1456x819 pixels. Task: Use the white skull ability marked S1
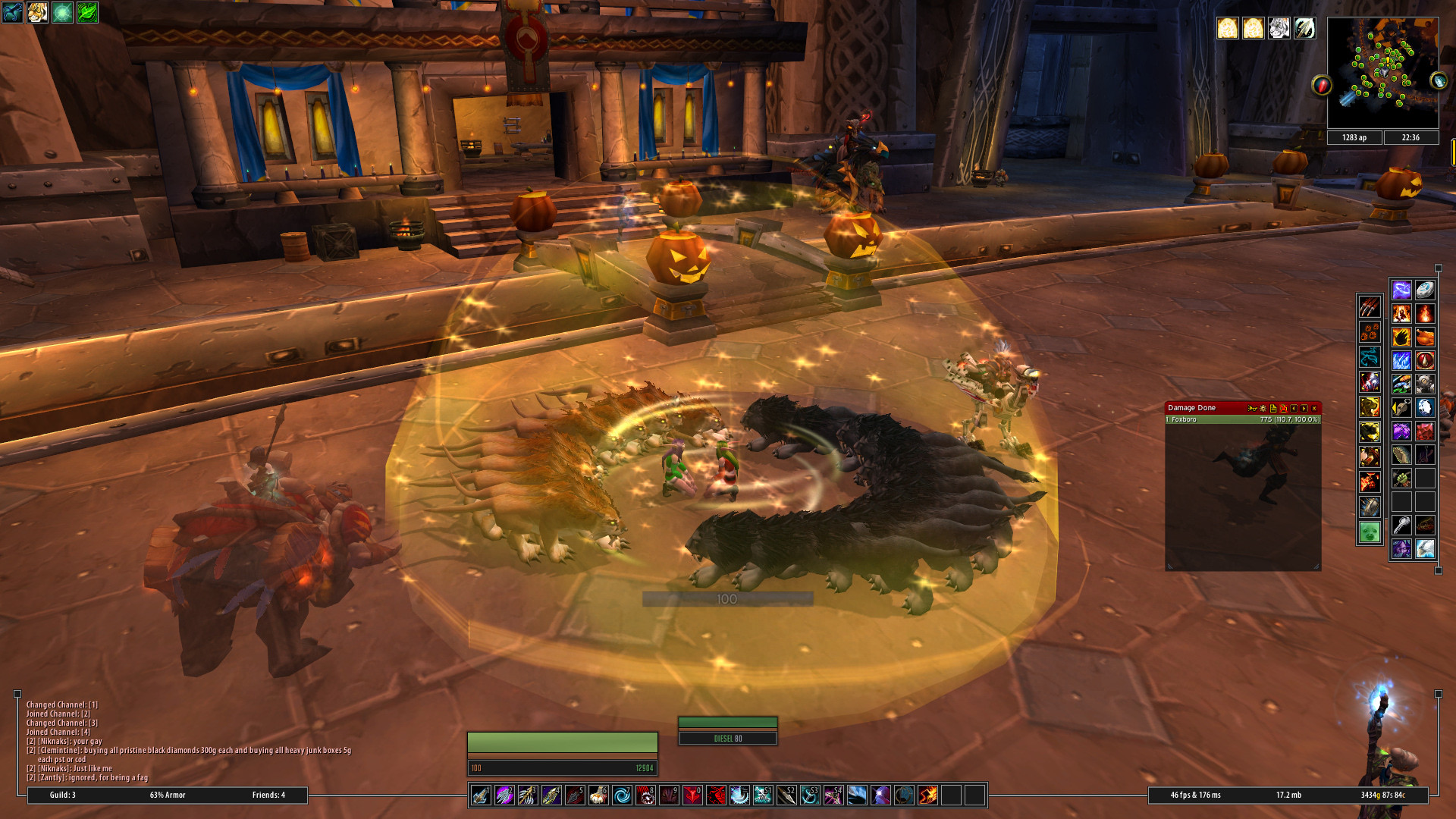(763, 795)
